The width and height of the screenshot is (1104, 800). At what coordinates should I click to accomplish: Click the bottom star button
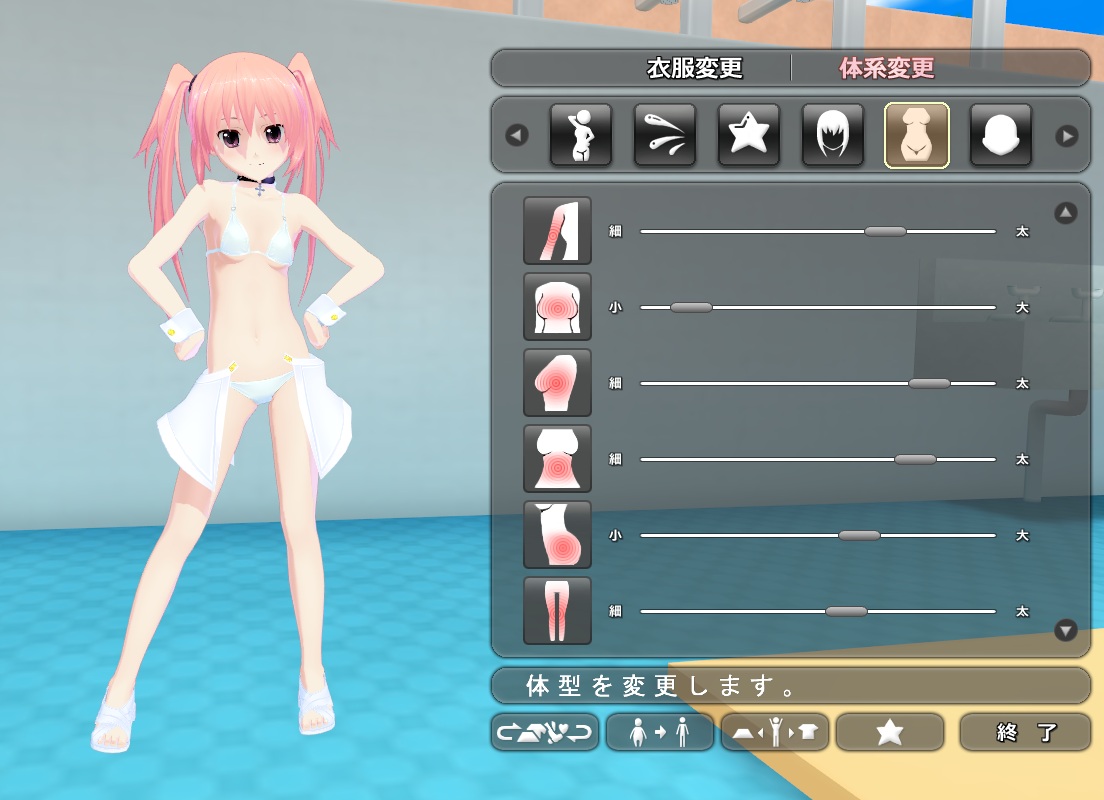[889, 732]
